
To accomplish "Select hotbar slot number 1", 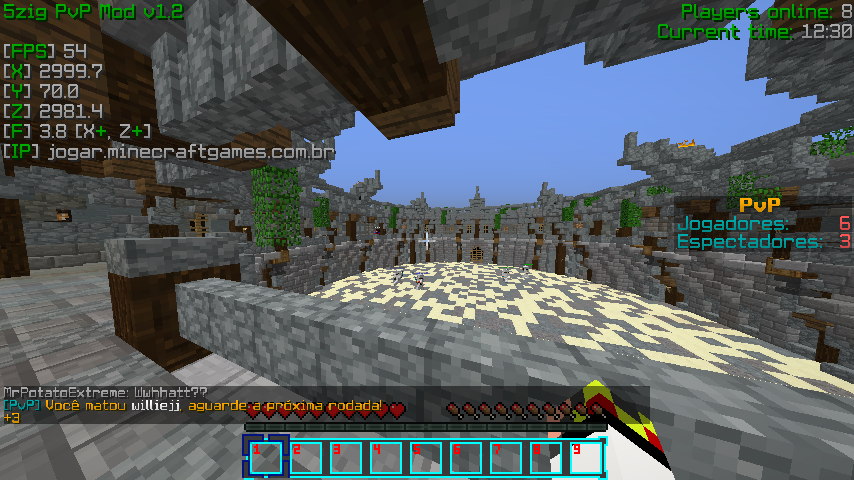I will (266, 457).
